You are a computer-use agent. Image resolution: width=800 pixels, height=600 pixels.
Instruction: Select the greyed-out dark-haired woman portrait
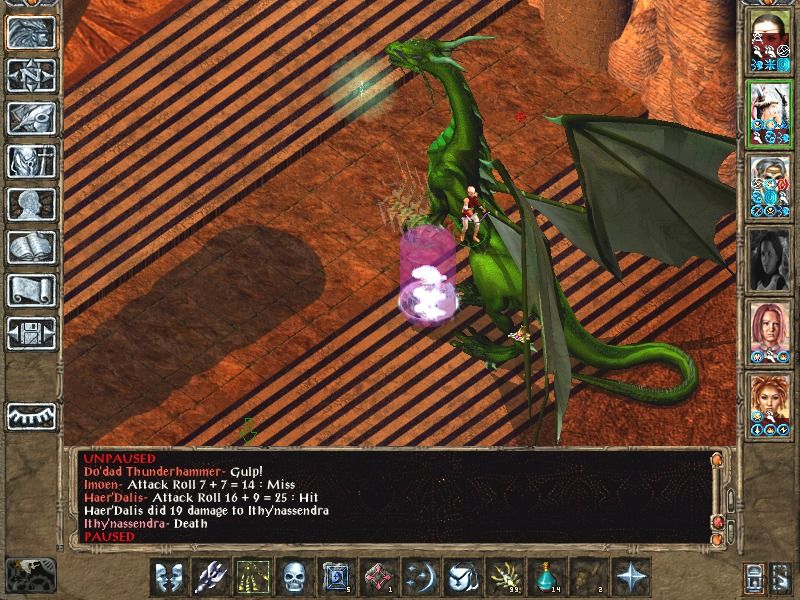769,258
